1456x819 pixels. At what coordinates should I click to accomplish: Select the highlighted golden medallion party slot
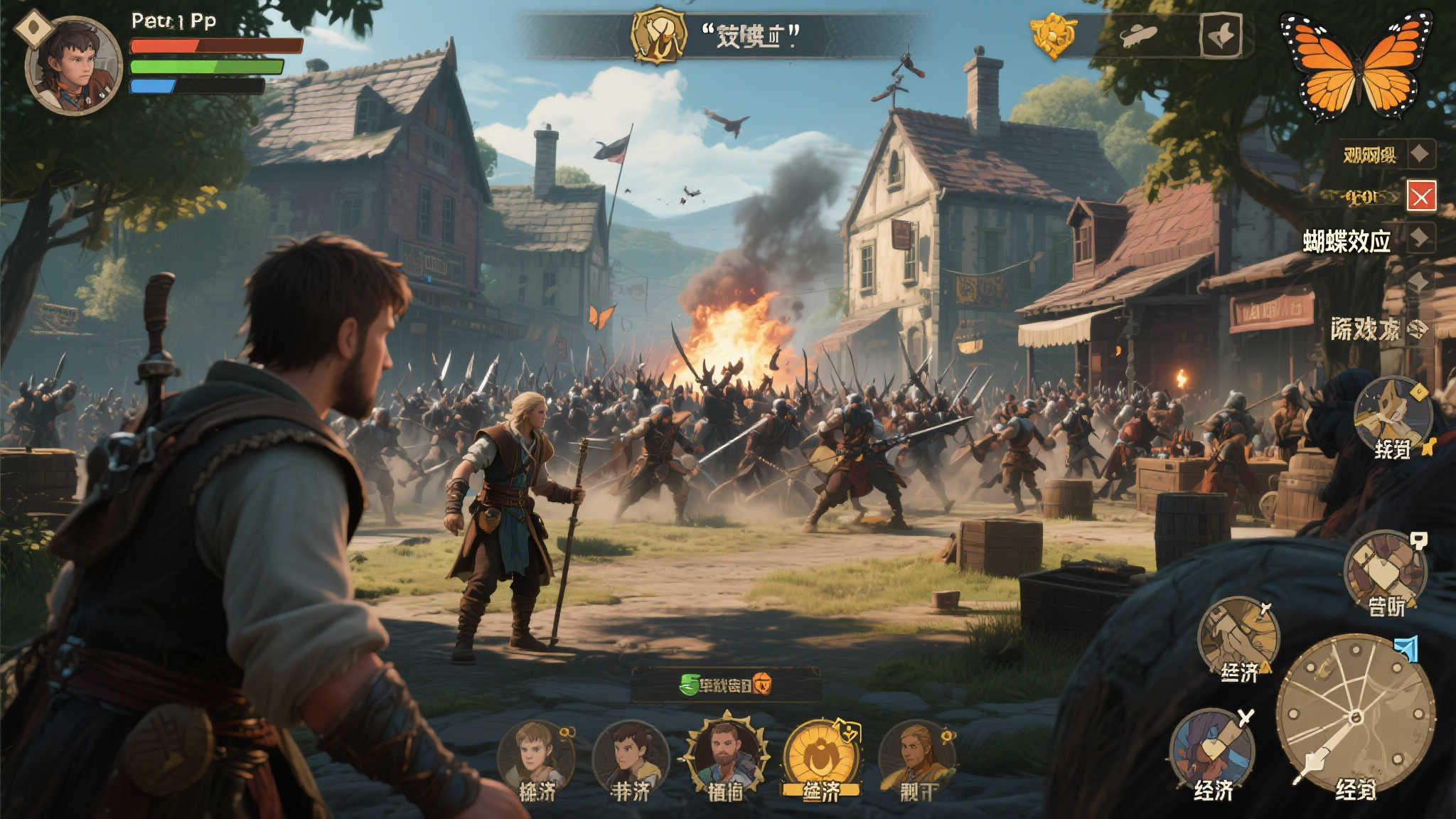(x=821, y=756)
